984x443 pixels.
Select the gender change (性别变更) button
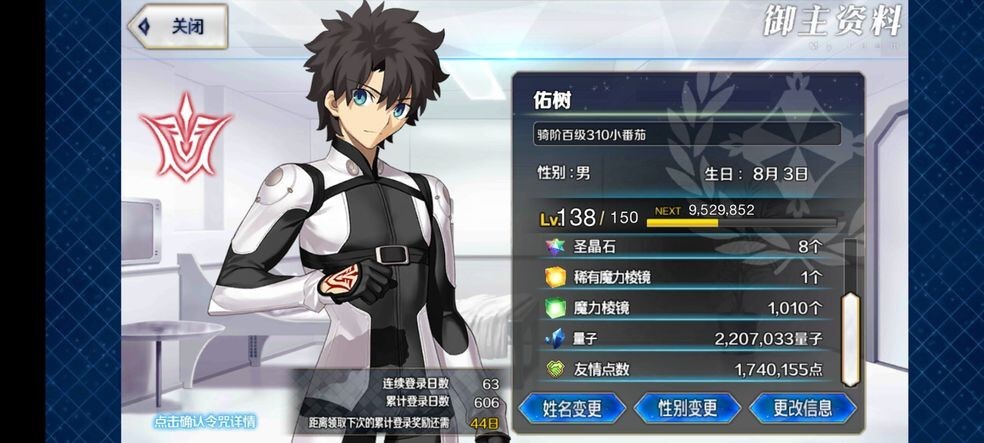tap(687, 408)
